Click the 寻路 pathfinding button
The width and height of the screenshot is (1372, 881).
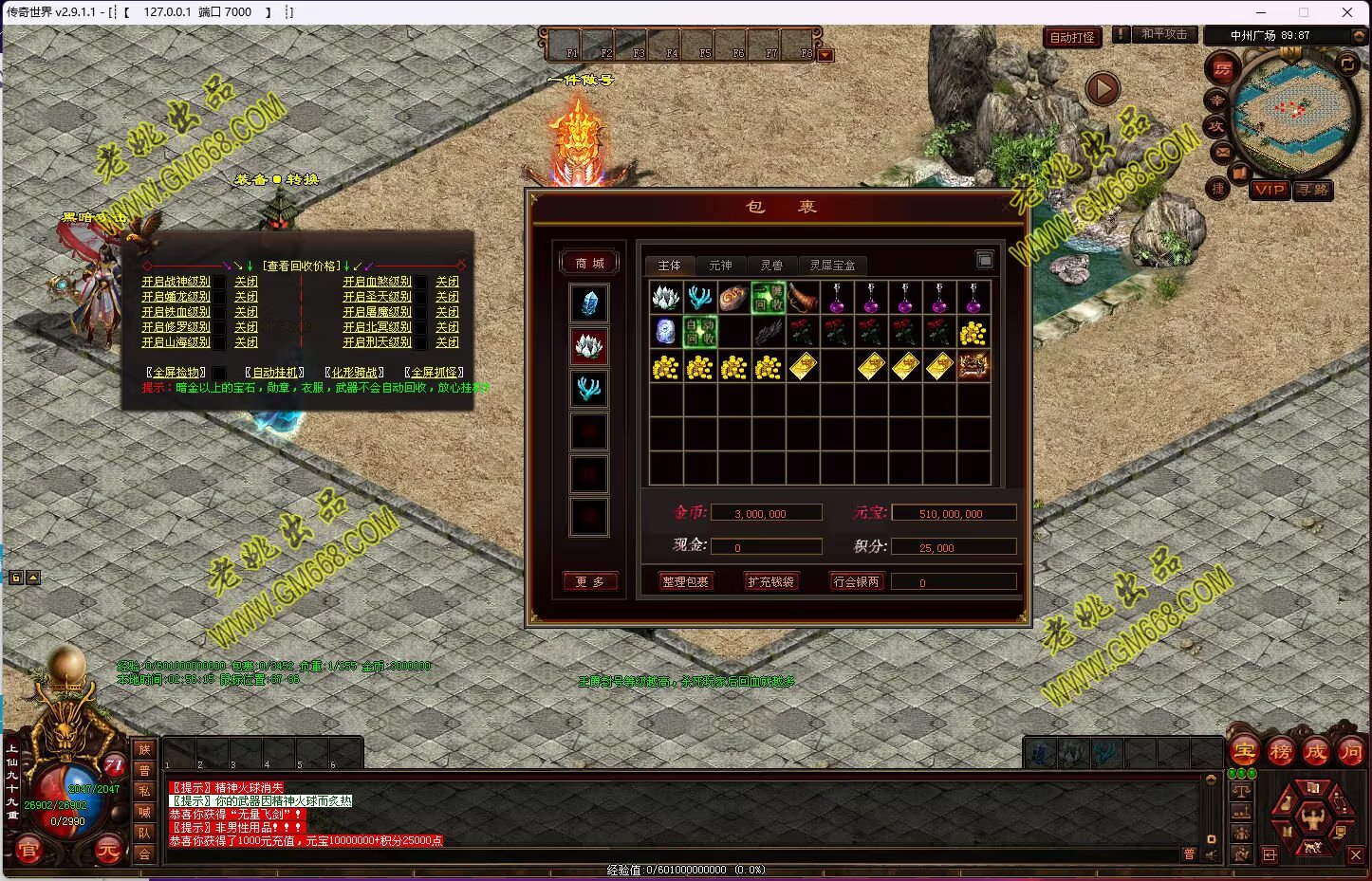pos(1313,190)
